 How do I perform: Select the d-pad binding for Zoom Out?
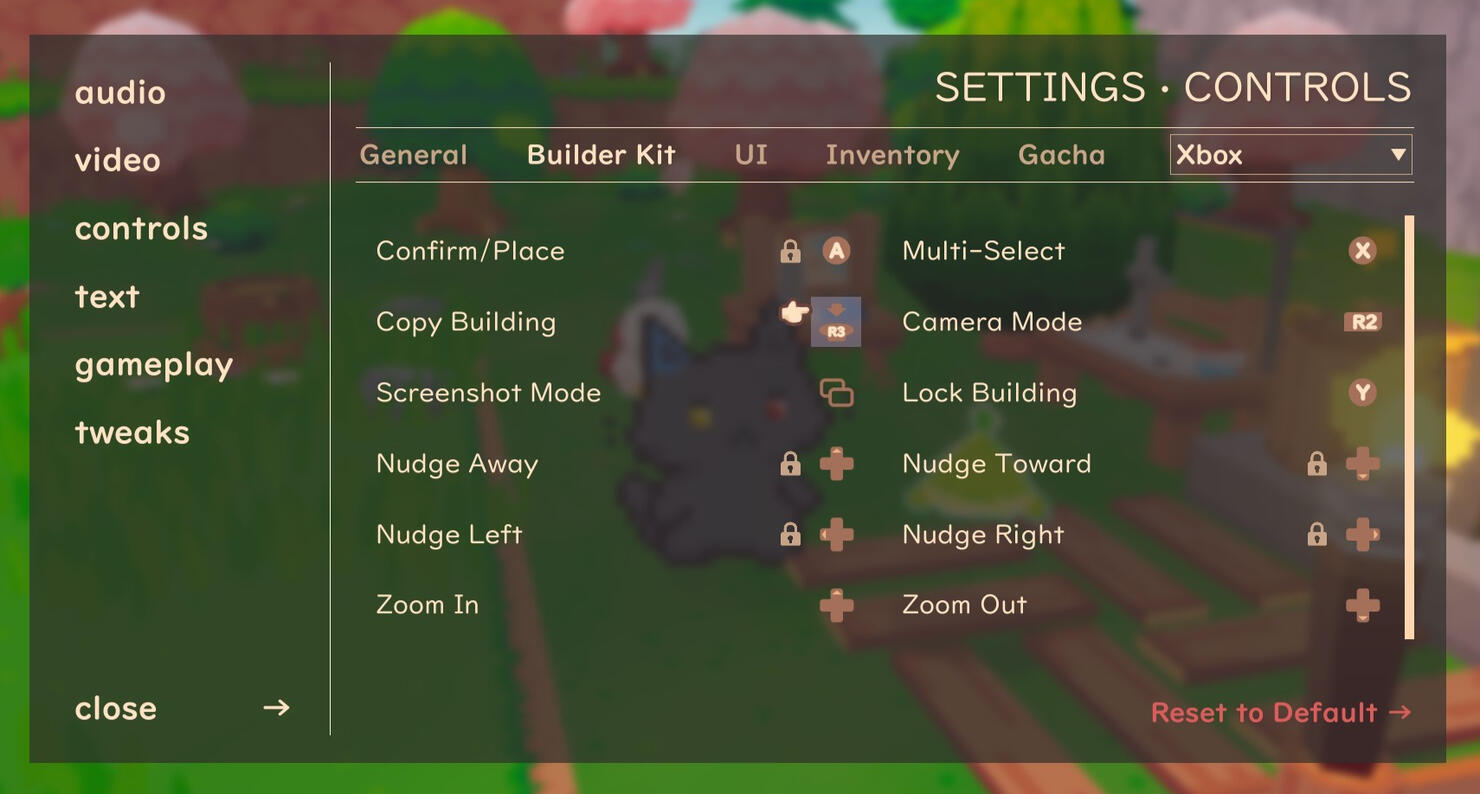point(1363,604)
